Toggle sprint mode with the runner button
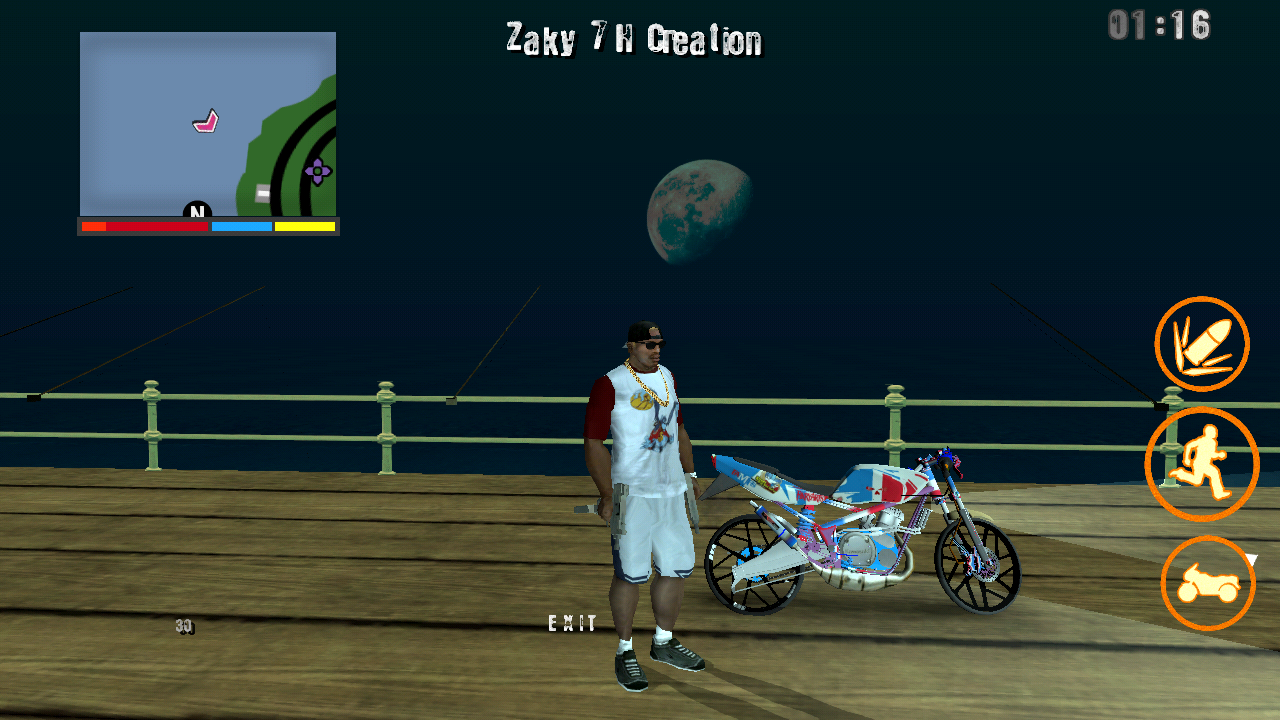 coord(1203,464)
